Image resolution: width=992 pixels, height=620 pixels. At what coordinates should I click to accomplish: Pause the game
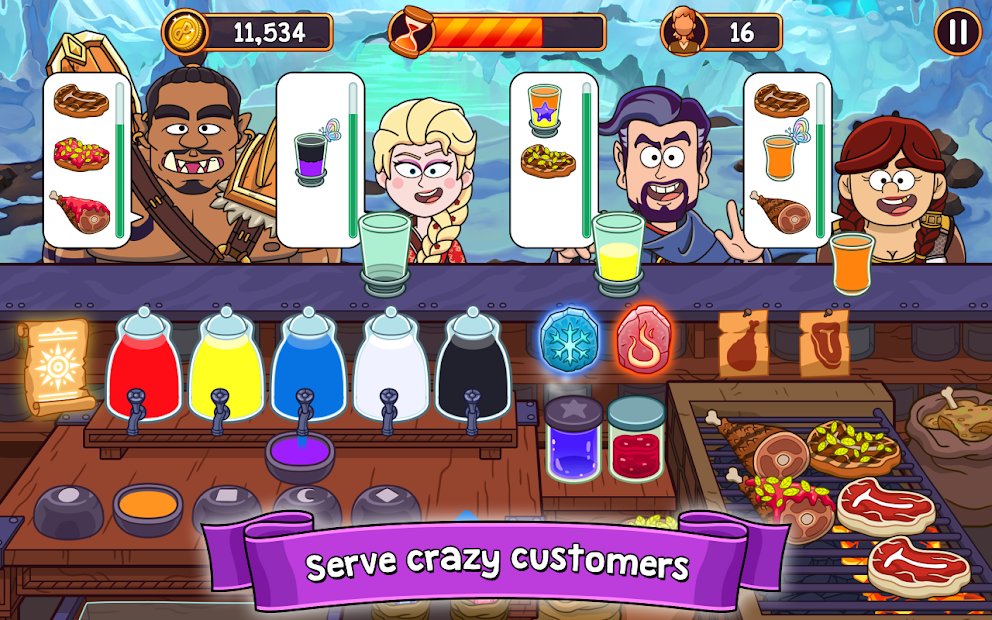[x=957, y=32]
